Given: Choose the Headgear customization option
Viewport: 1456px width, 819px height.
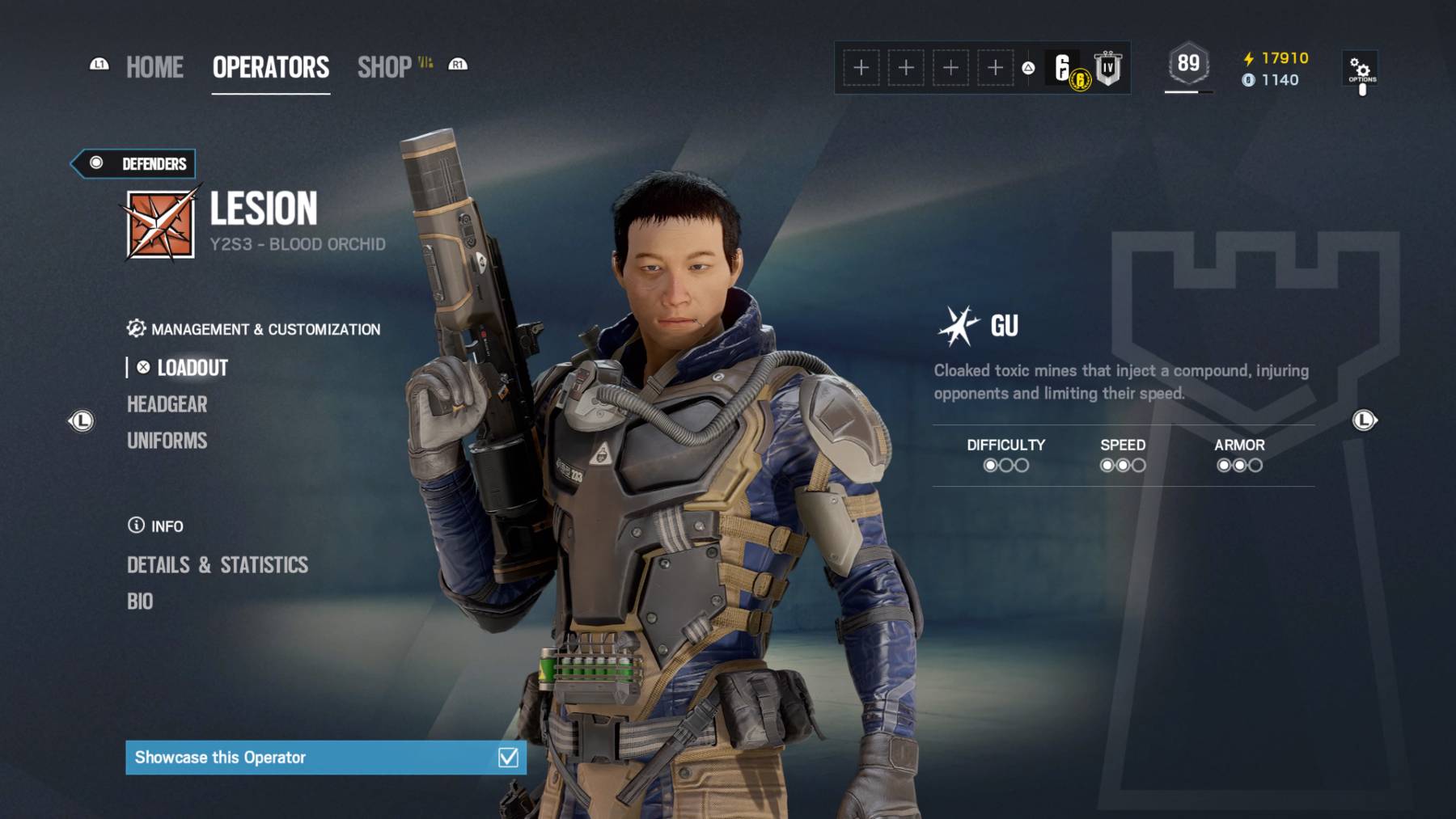Looking at the screenshot, I should point(167,404).
